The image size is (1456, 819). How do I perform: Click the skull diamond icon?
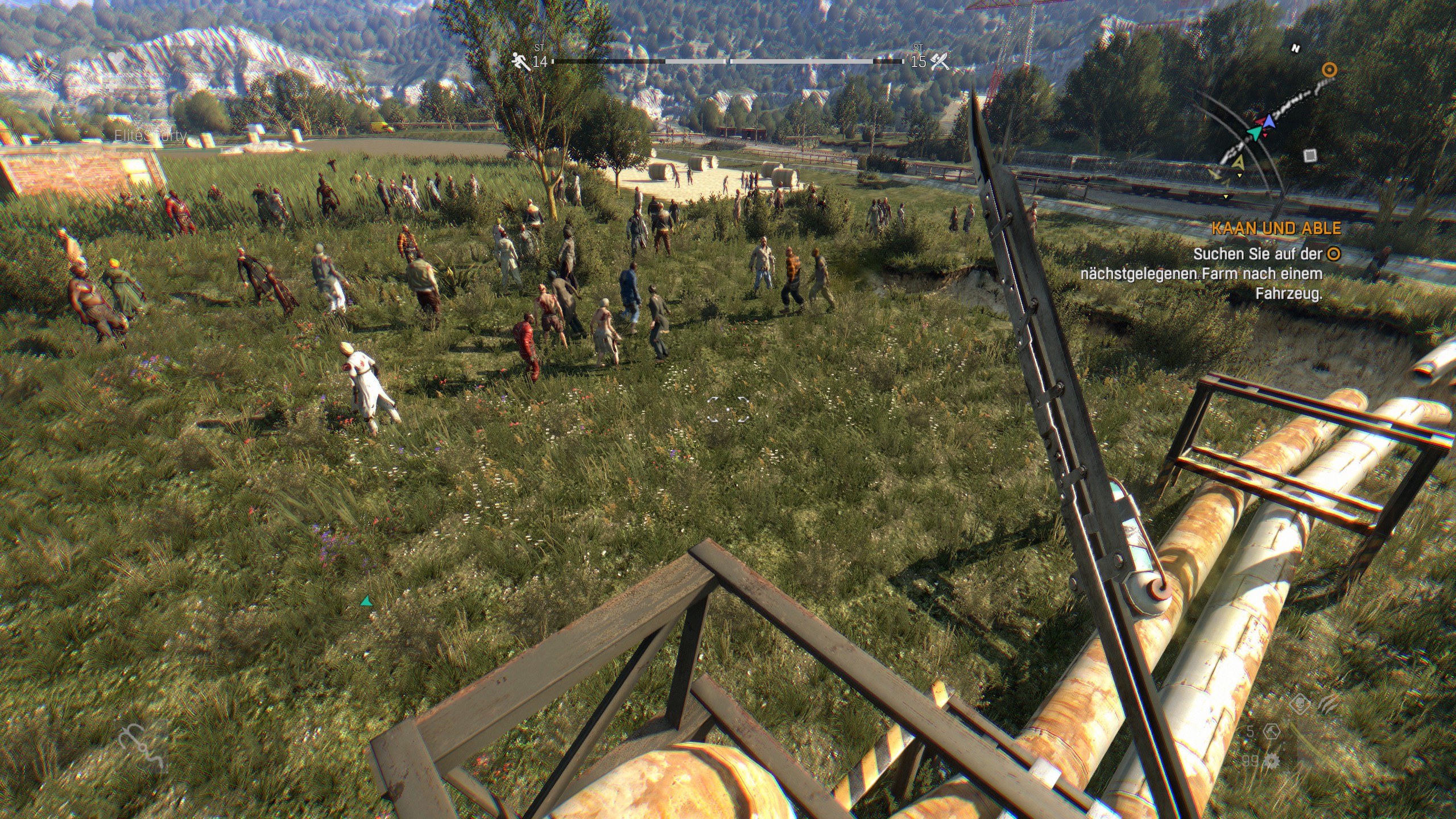point(1300,705)
